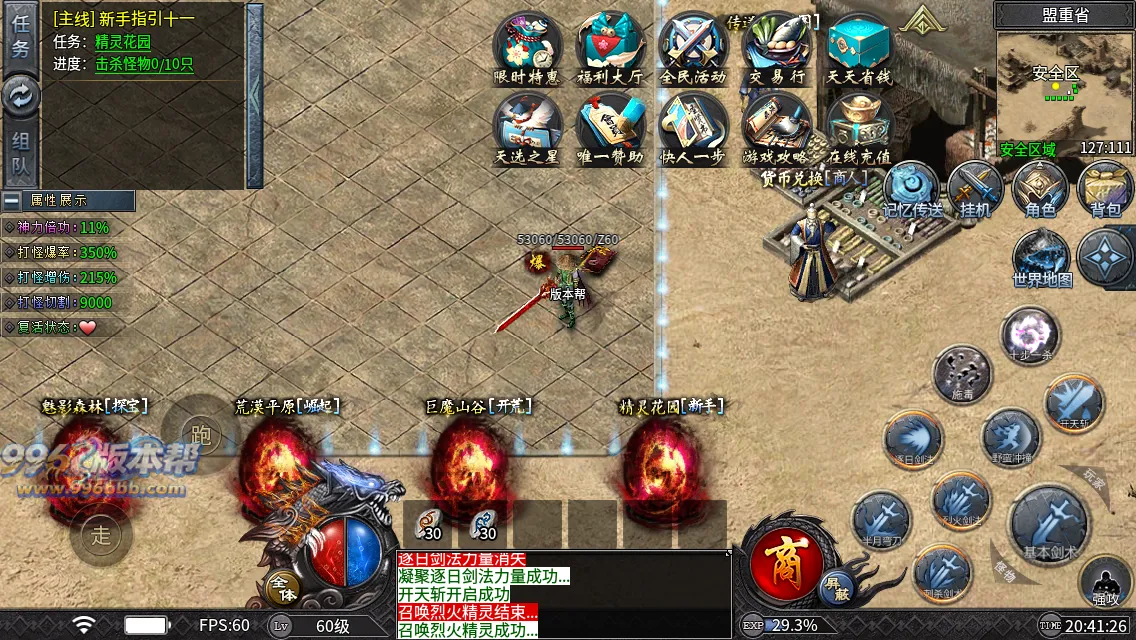
Task: Switch to the 组队 team tab
Action: click(x=21, y=155)
